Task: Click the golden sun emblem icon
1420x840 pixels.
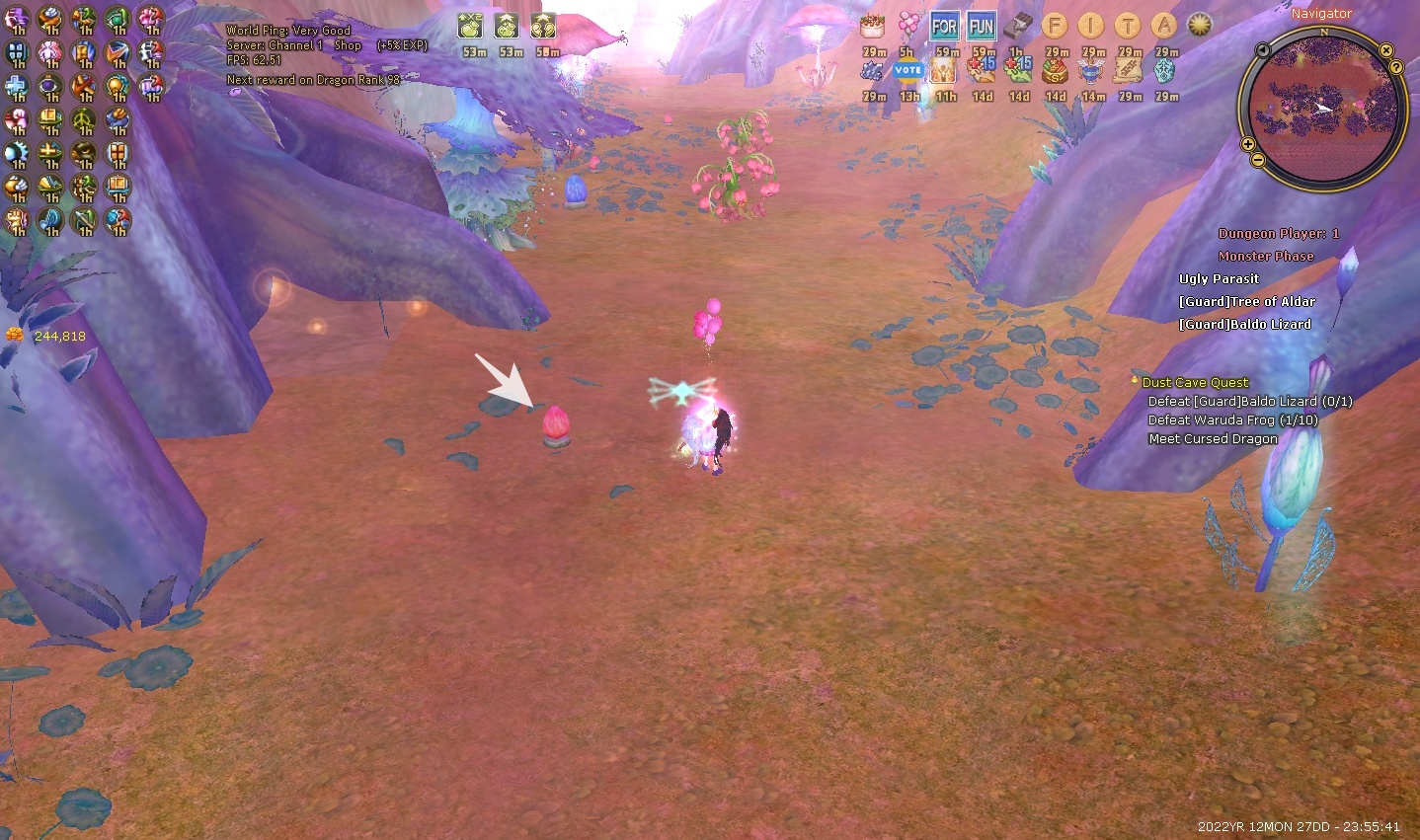Action: tap(1200, 26)
